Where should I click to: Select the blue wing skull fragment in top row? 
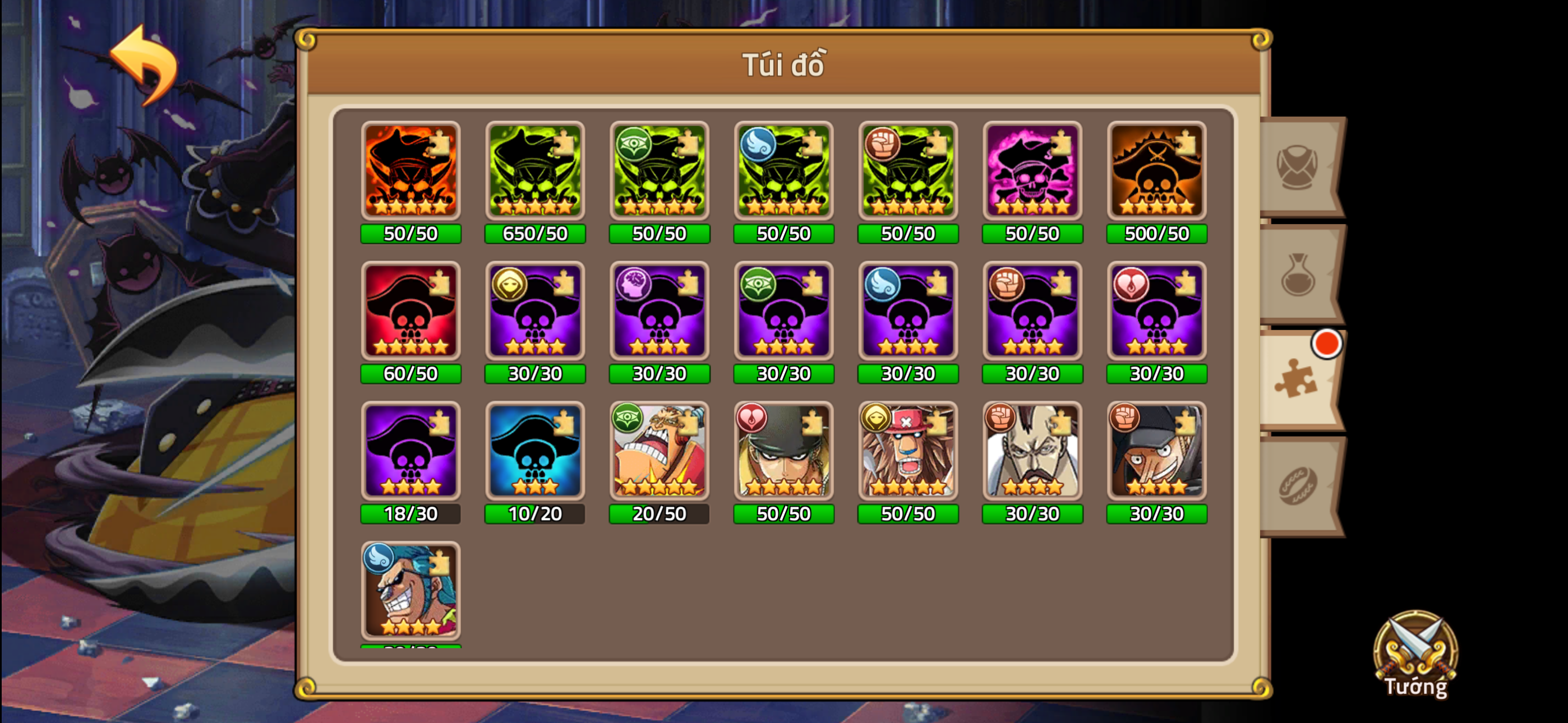[x=783, y=172]
